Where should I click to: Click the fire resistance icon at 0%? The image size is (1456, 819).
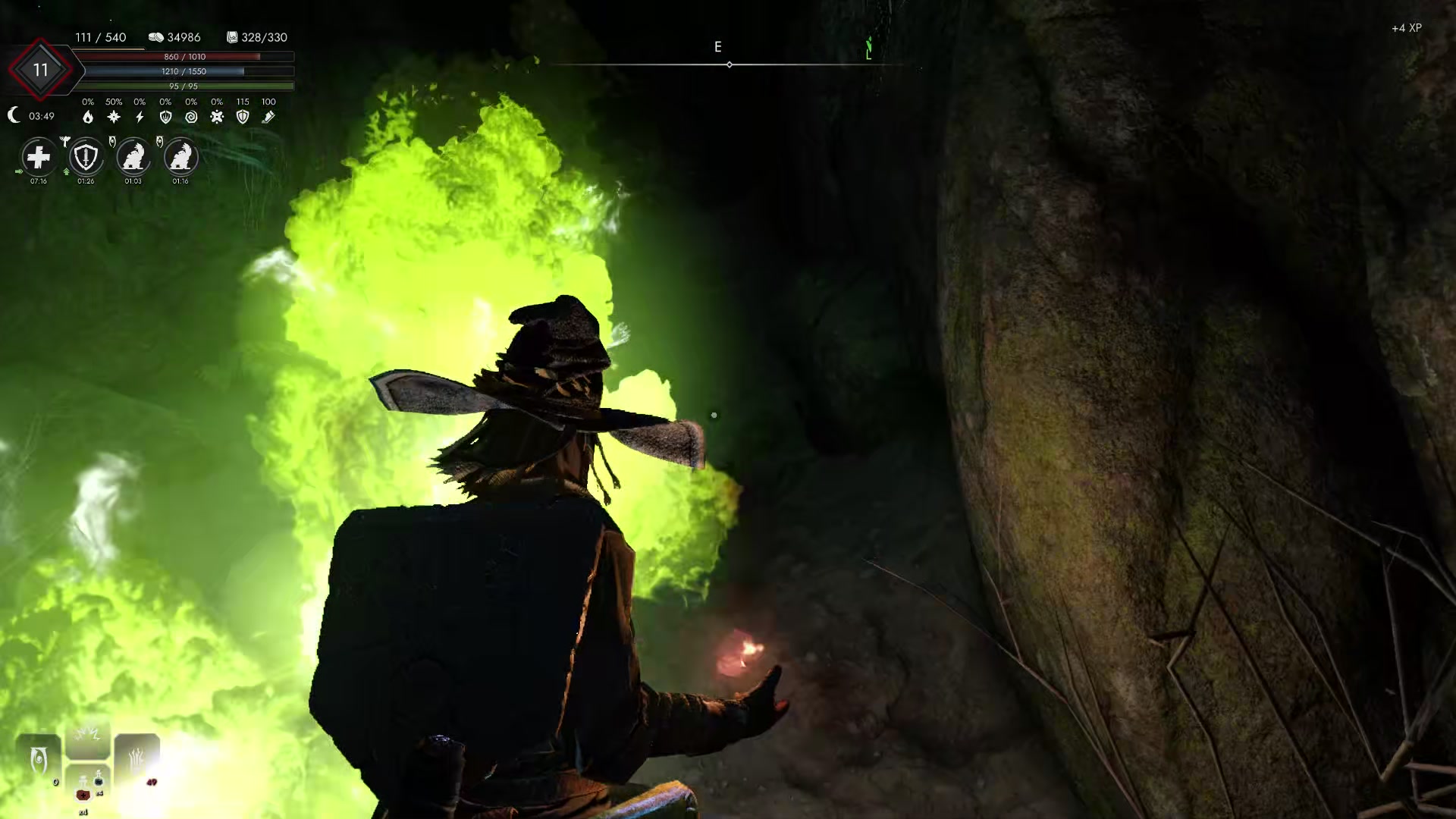89,117
